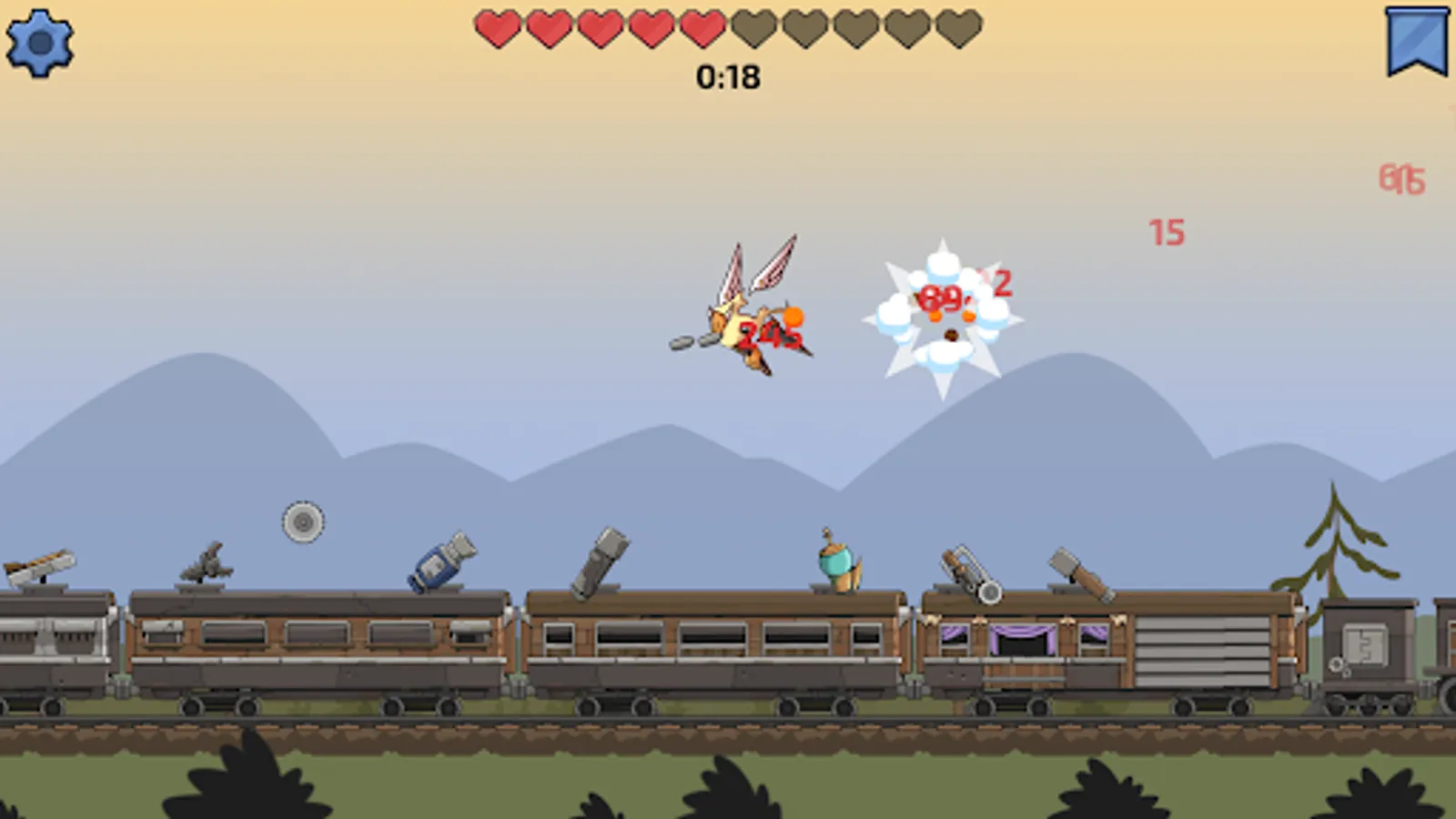Click the small mortar turret on second wagon
Image resolution: width=1456 pixels, height=819 pixels.
[x=207, y=564]
